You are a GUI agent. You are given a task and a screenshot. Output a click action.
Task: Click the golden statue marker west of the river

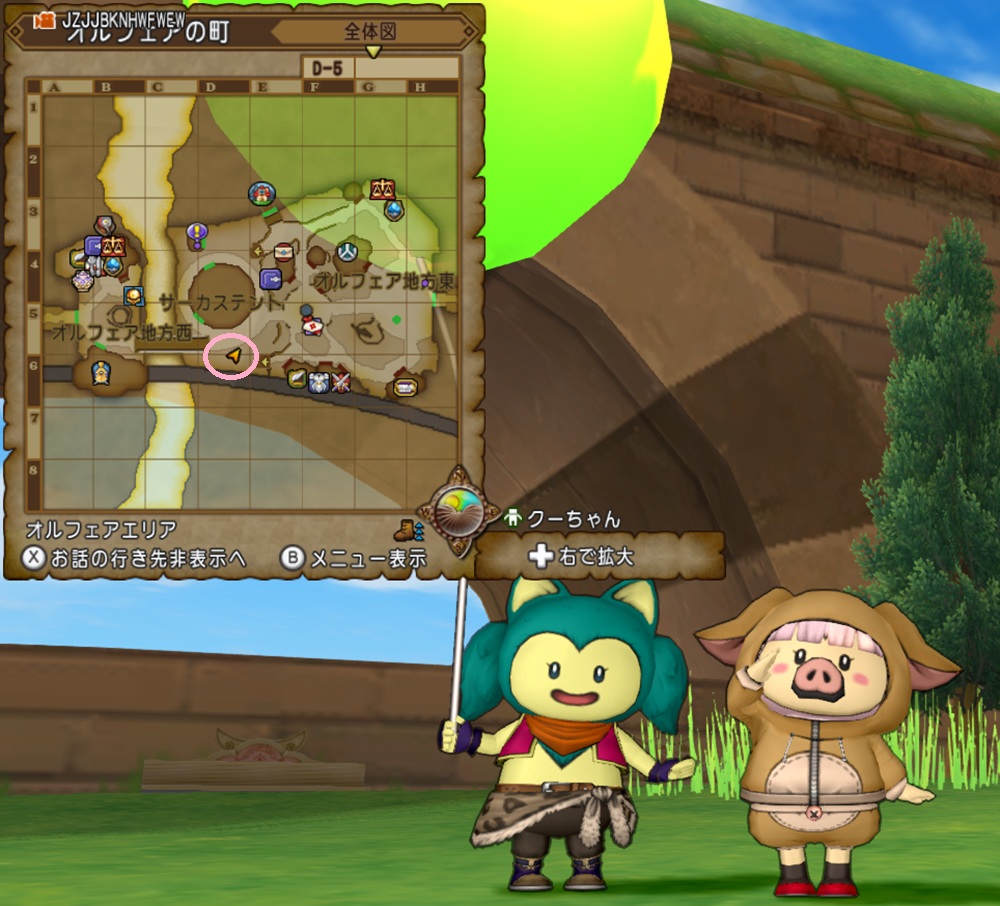click(x=101, y=374)
